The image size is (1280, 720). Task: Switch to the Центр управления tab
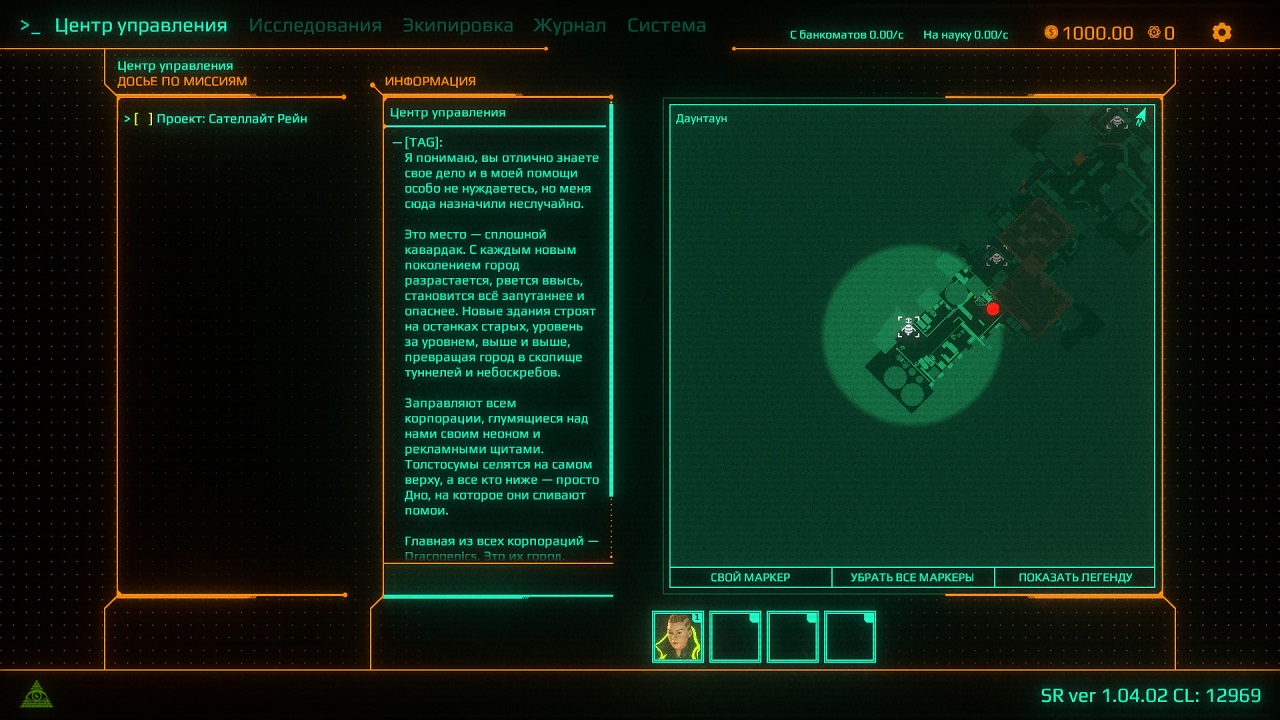(x=140, y=26)
